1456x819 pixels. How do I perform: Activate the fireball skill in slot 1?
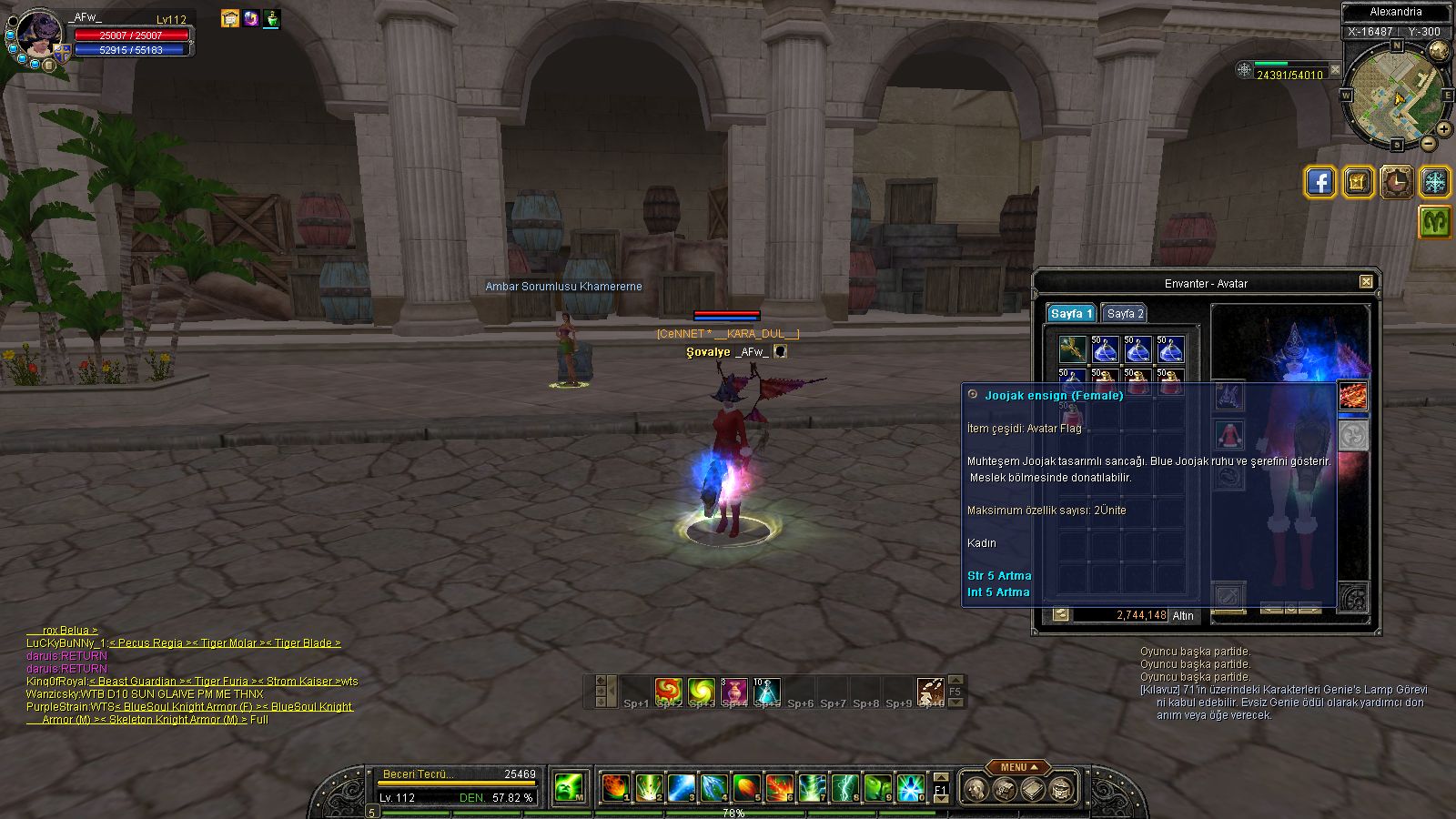point(615,787)
